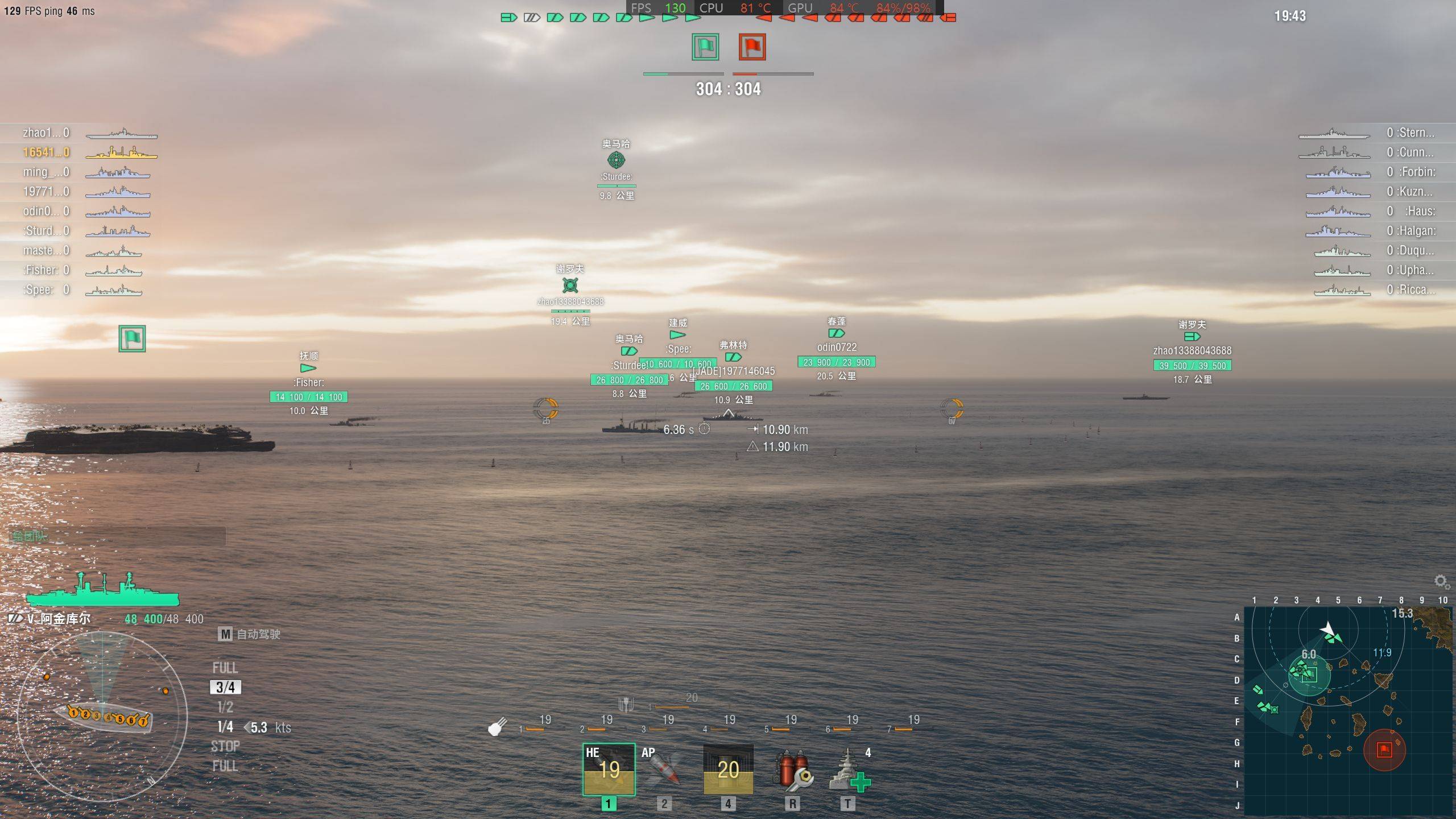Activate the Damage Control Party consumable

[793, 770]
